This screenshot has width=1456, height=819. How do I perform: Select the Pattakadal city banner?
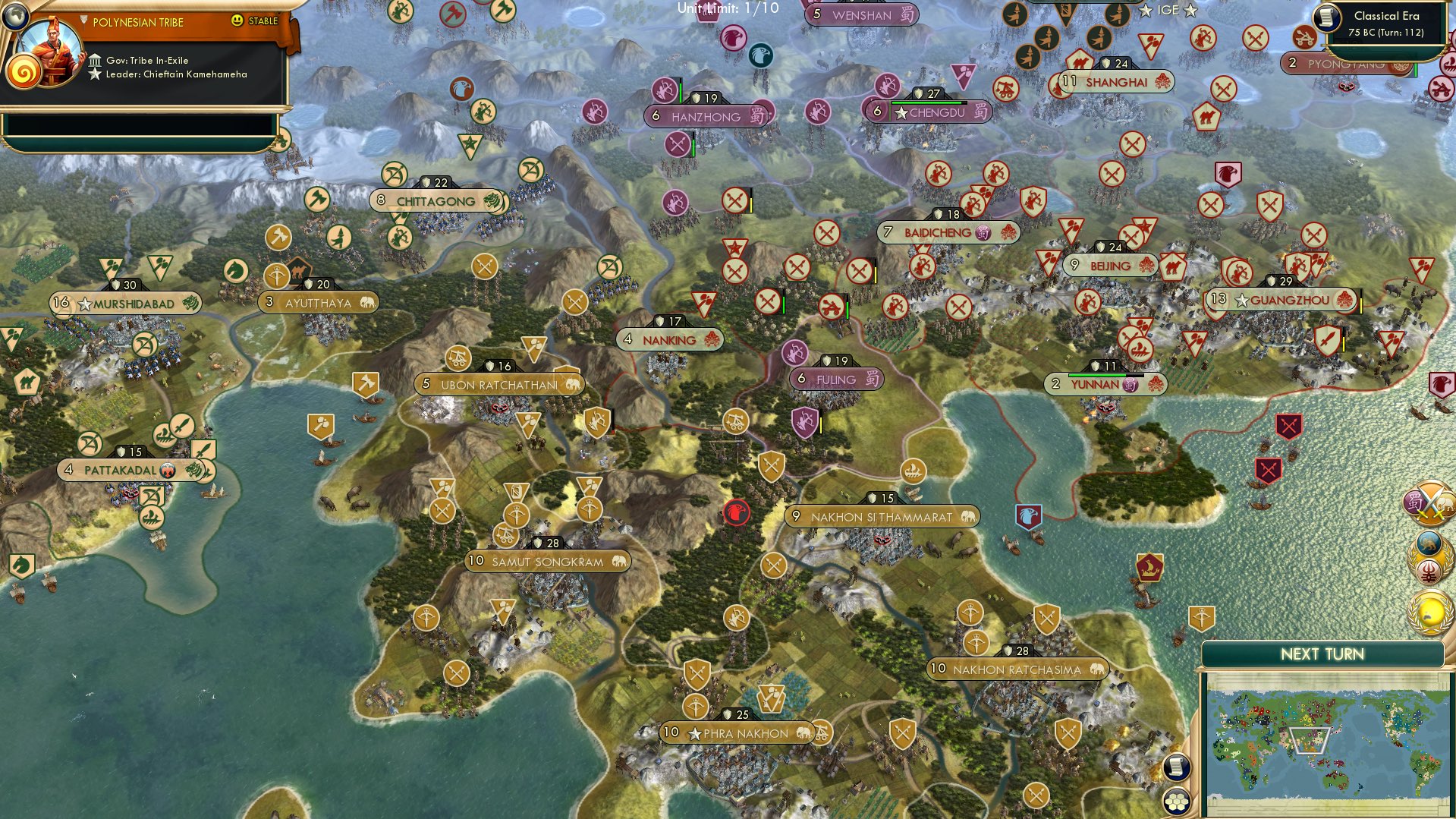(129, 471)
